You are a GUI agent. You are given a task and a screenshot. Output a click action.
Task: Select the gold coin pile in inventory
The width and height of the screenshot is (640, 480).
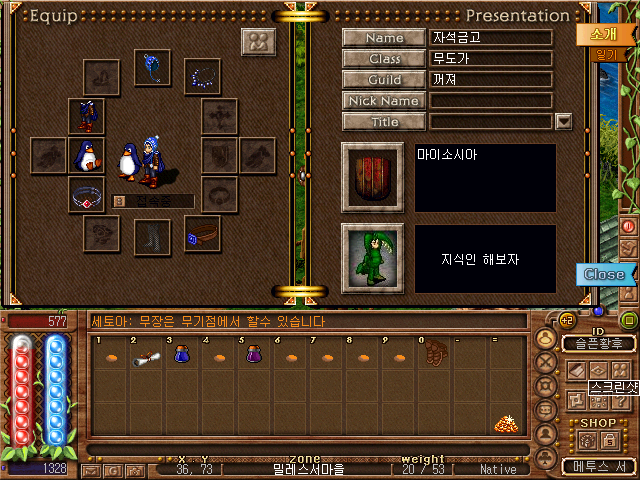pyautogui.click(x=505, y=424)
